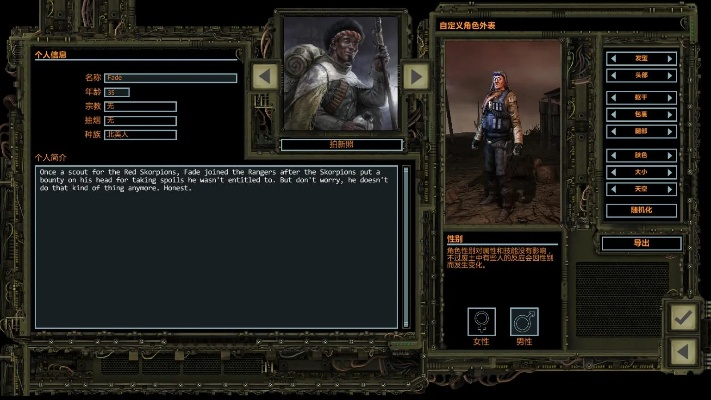Screen dimensions: 711x400
Task: Randomize appearance with the 随机化 button
Action: [641, 211]
